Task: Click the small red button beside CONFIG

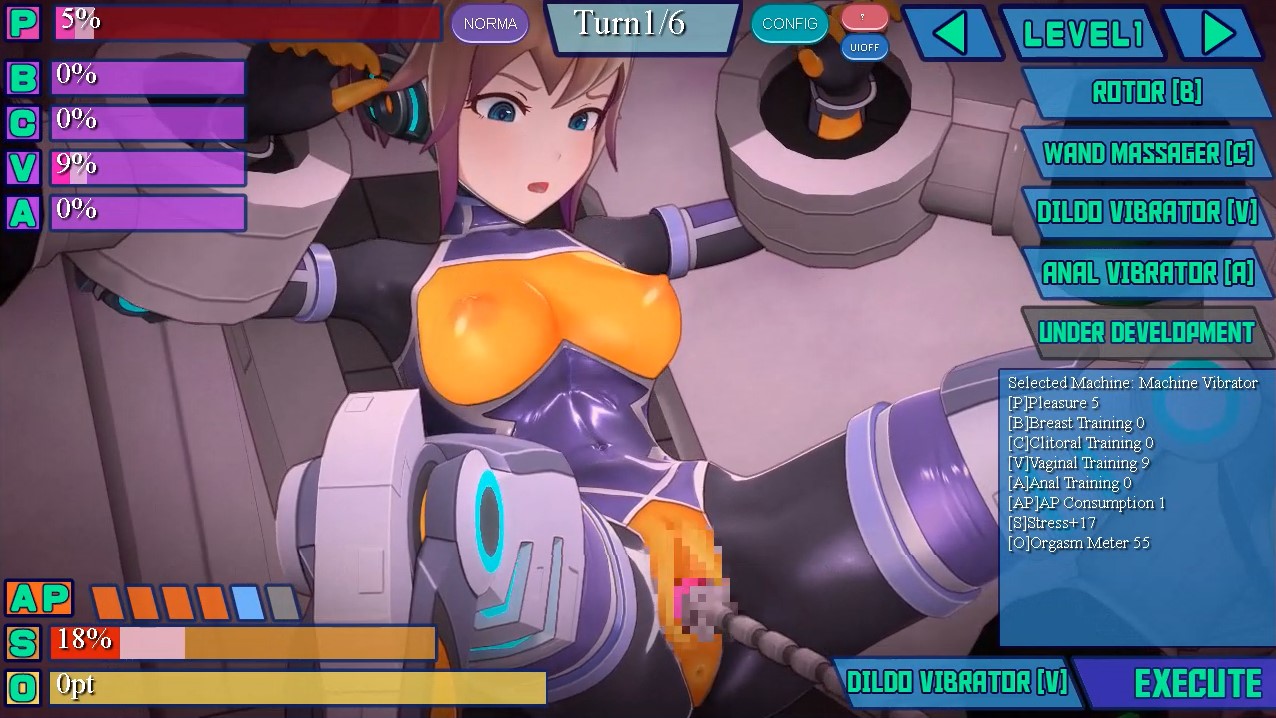Action: pyautogui.click(x=864, y=17)
